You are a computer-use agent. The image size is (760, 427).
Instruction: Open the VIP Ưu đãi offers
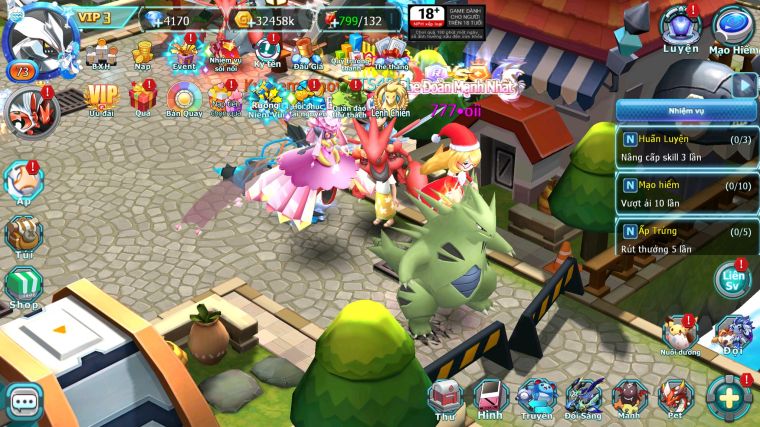point(101,99)
